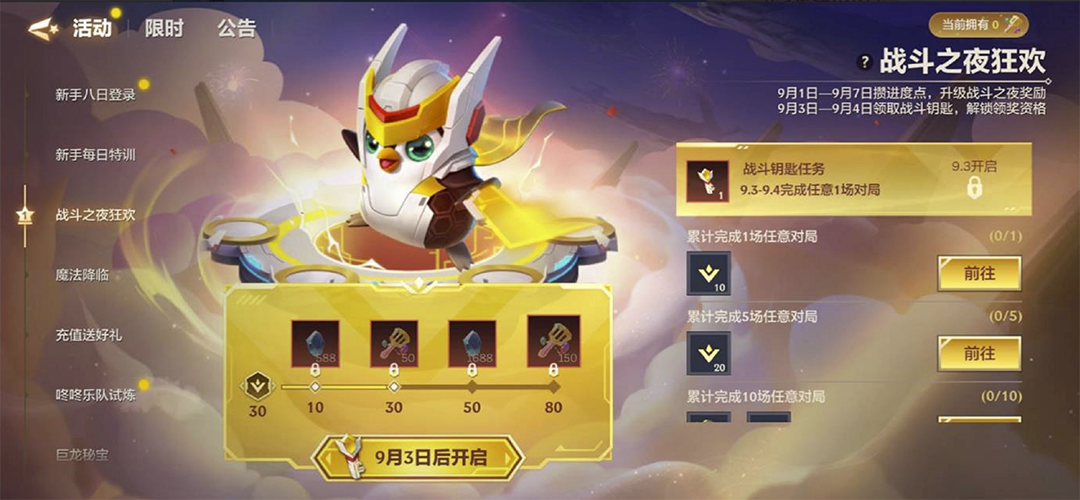1080x500 pixels.
Task: Select the 充值送好礼 menu entry
Action: tap(89, 335)
